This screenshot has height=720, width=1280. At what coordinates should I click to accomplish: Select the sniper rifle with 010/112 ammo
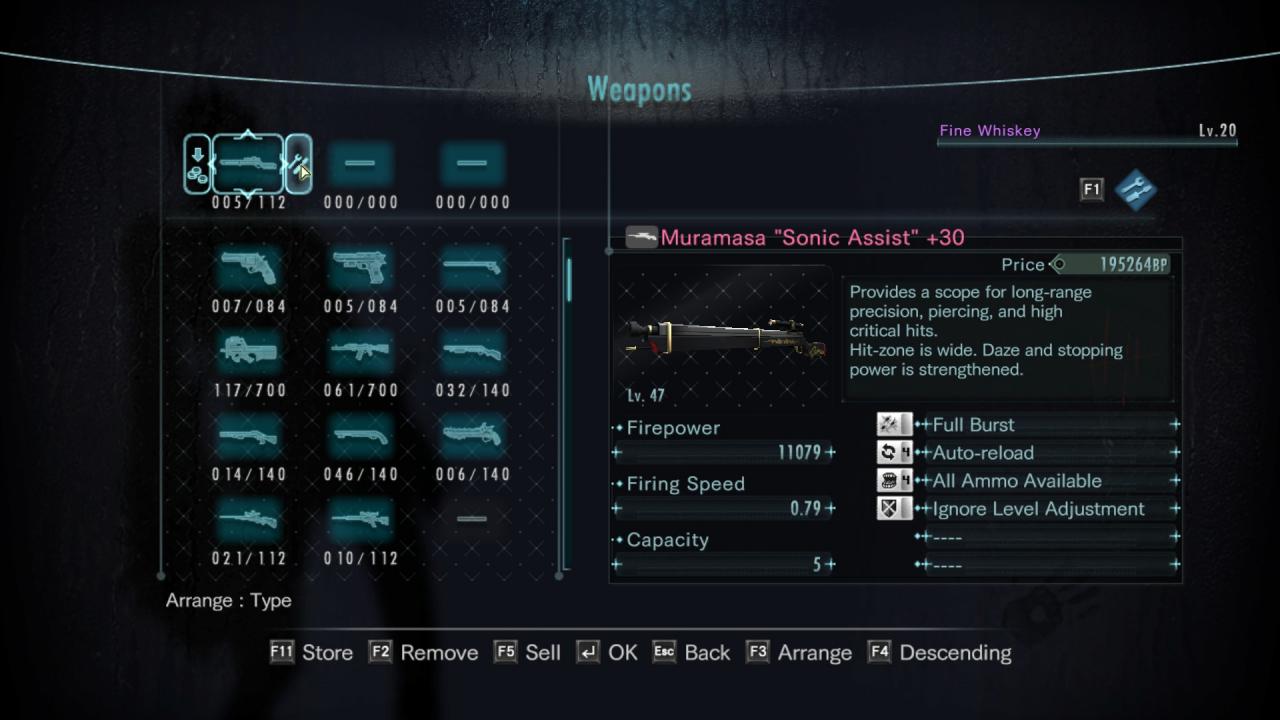coord(360,520)
